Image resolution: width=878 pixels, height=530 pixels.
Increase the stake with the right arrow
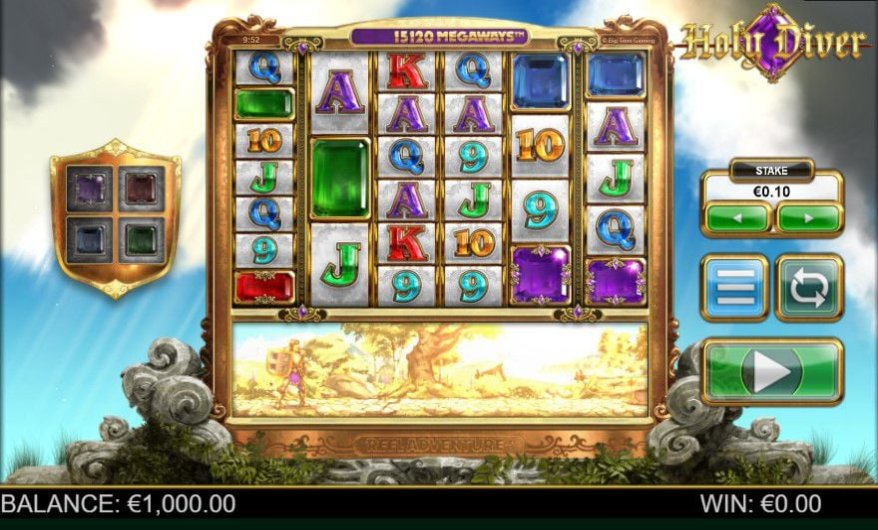coord(808,217)
